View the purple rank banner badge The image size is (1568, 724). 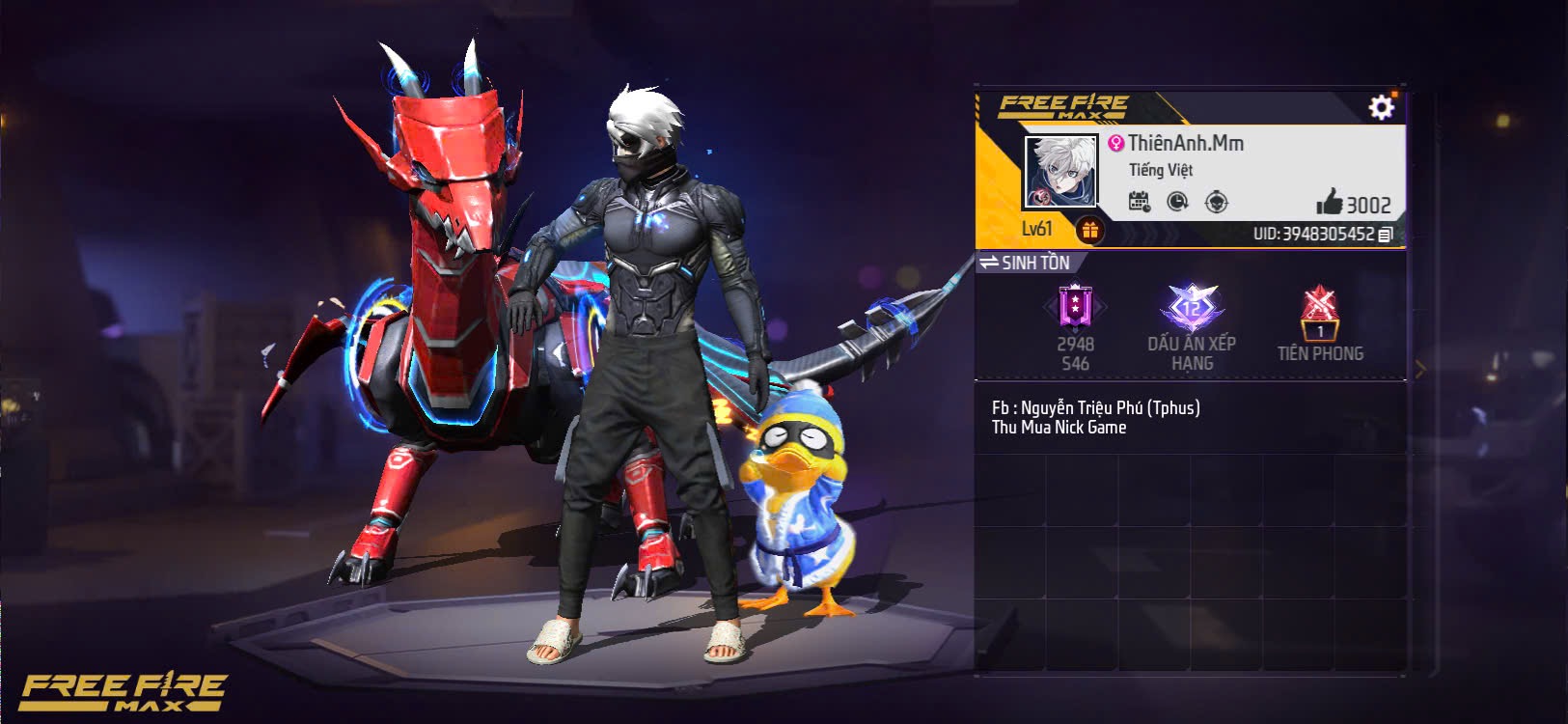(x=1074, y=309)
